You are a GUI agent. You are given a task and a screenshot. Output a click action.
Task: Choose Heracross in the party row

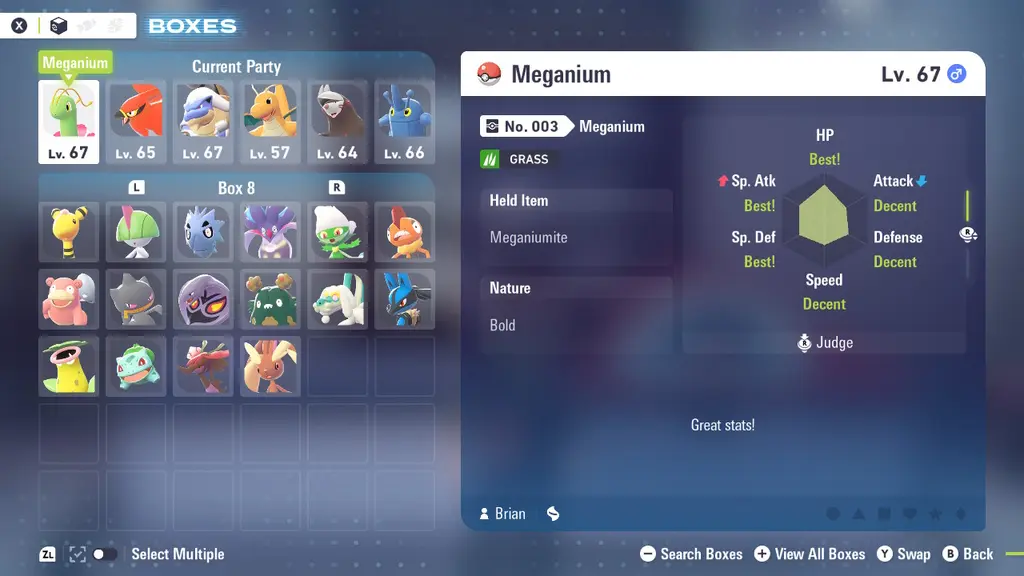click(x=404, y=121)
